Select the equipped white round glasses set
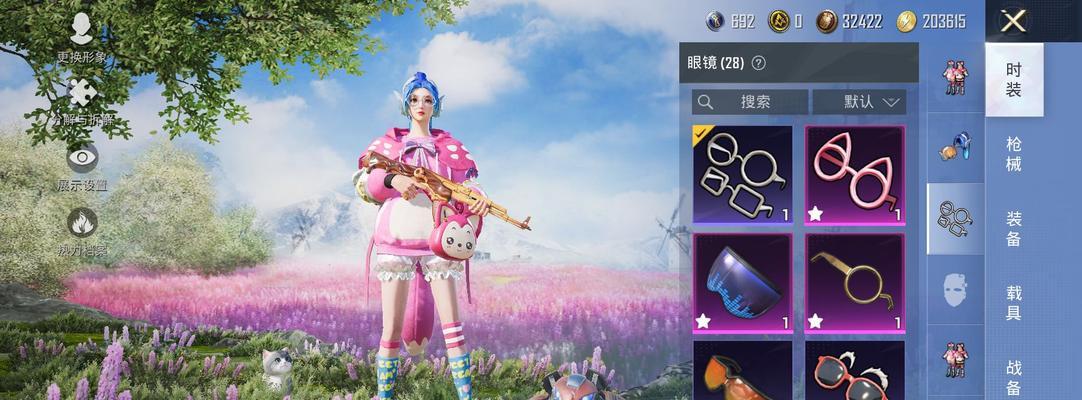 click(742, 174)
